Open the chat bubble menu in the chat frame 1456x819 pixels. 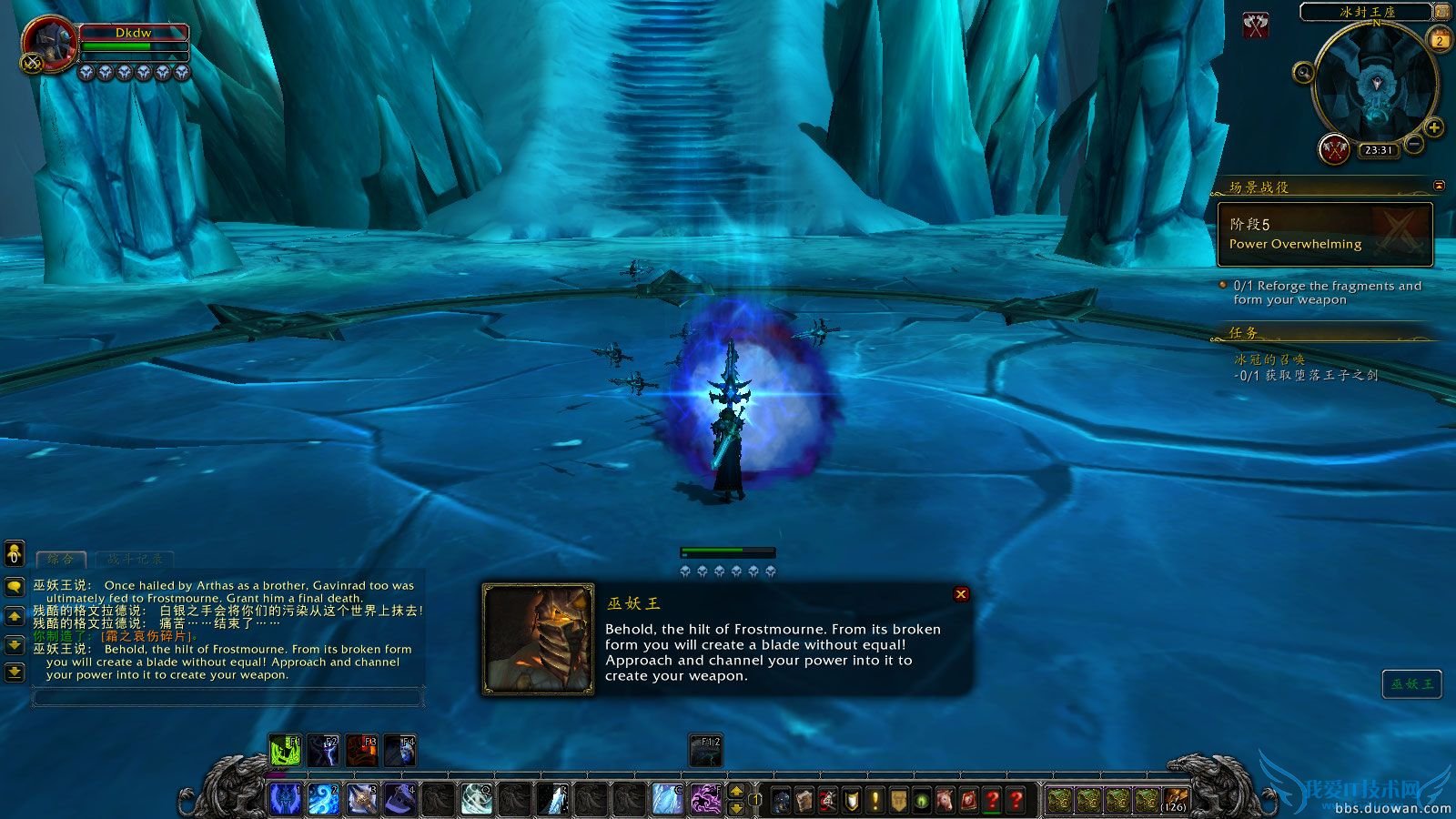[x=14, y=588]
